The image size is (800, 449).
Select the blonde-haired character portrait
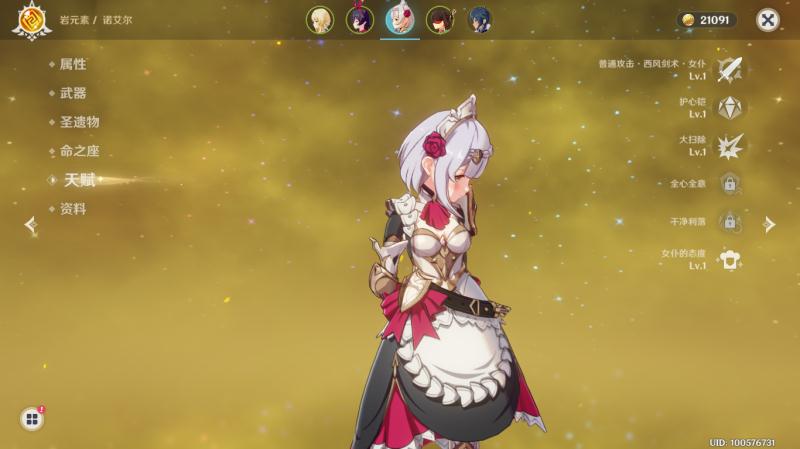pos(319,20)
